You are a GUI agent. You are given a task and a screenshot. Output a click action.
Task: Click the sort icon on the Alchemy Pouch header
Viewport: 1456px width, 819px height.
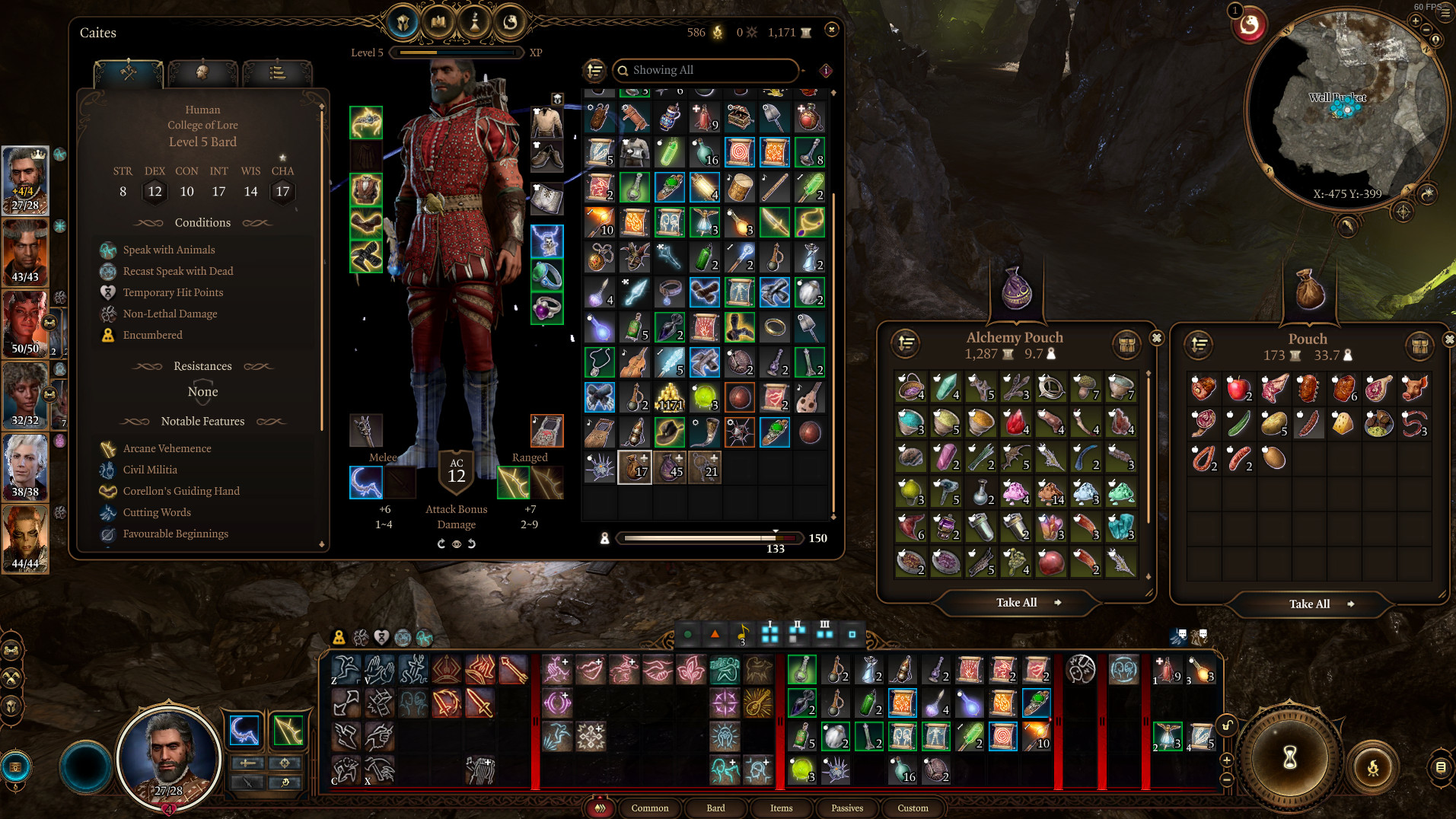tap(906, 346)
